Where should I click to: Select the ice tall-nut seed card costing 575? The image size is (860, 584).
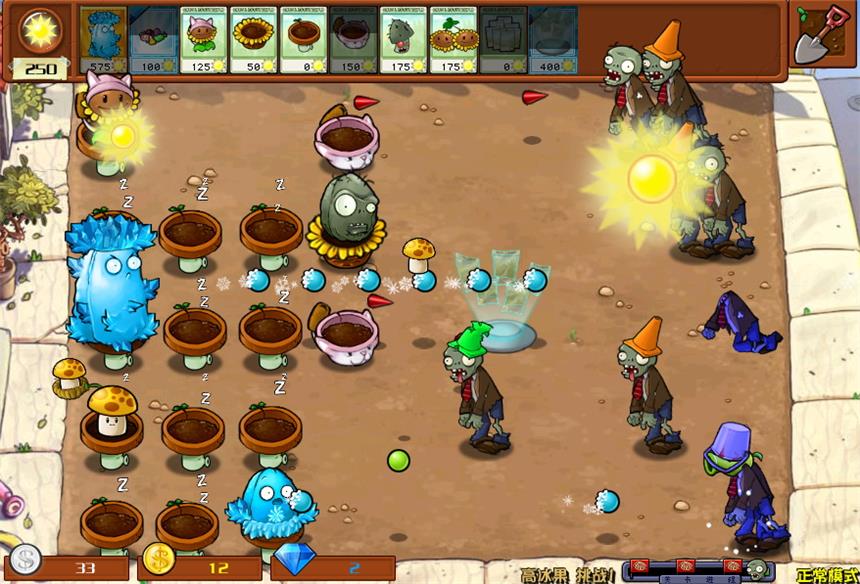coord(103,39)
